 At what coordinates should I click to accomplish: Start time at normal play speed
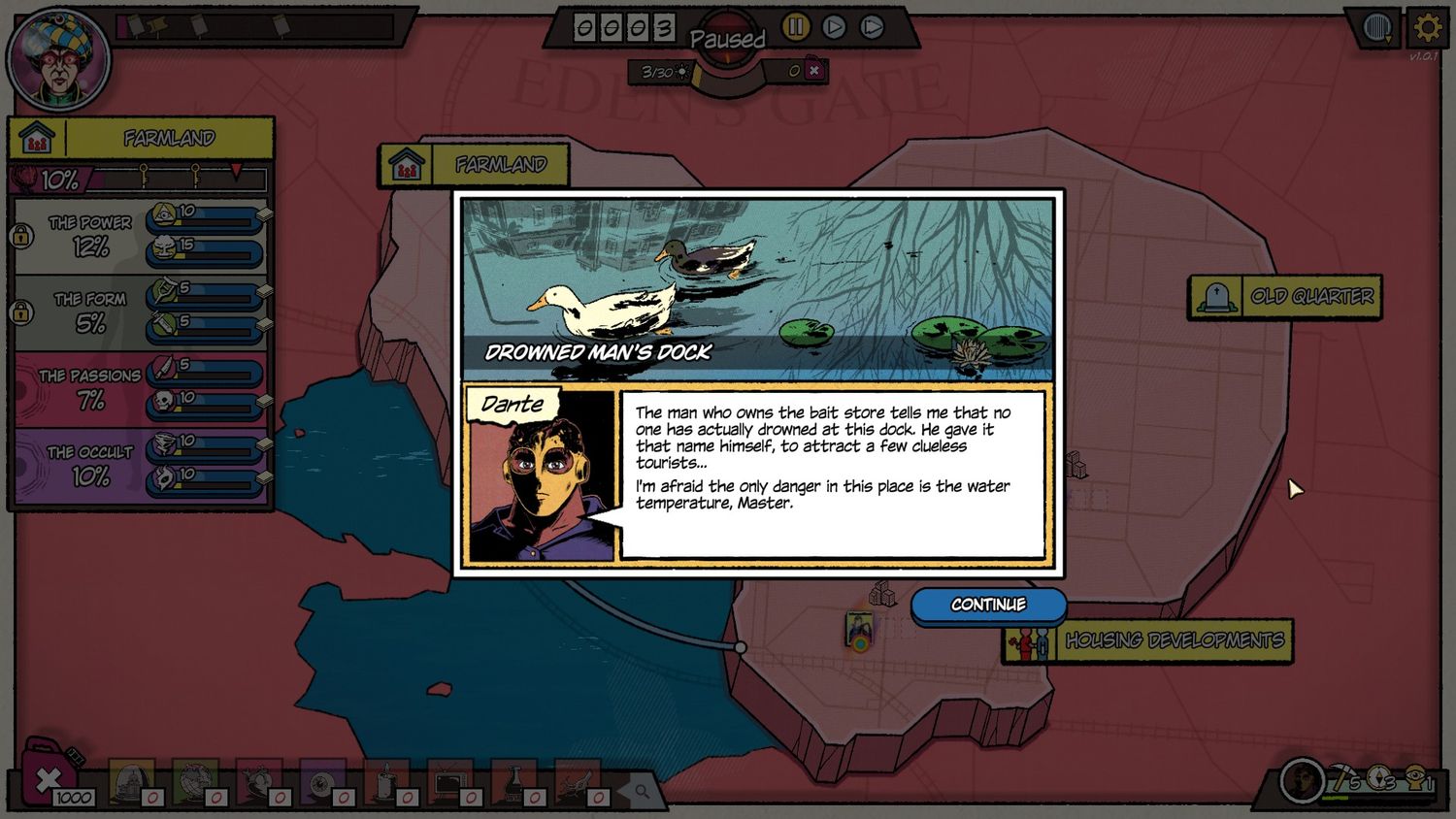click(x=834, y=27)
